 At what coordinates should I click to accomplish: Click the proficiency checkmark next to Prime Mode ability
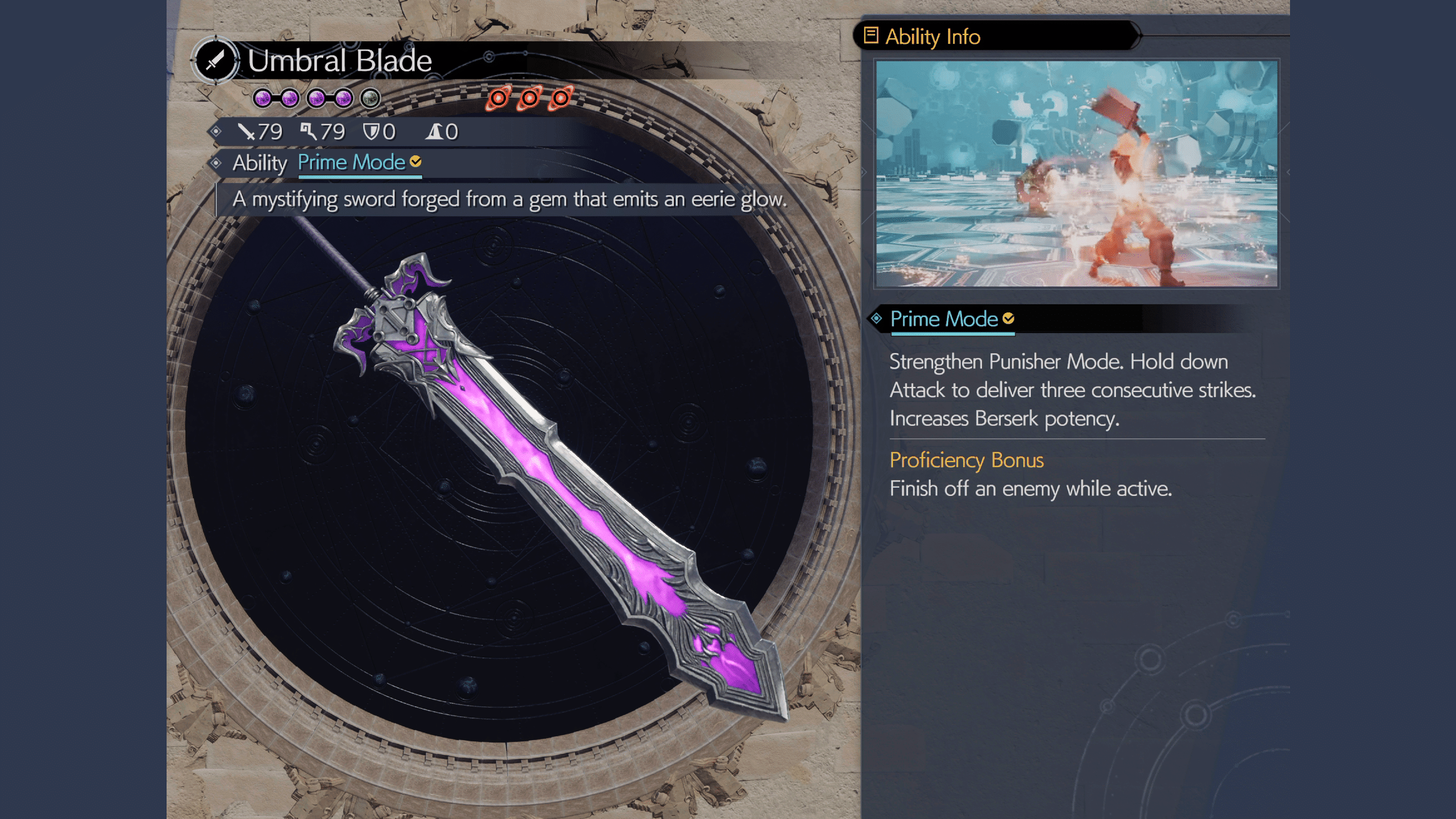415,162
